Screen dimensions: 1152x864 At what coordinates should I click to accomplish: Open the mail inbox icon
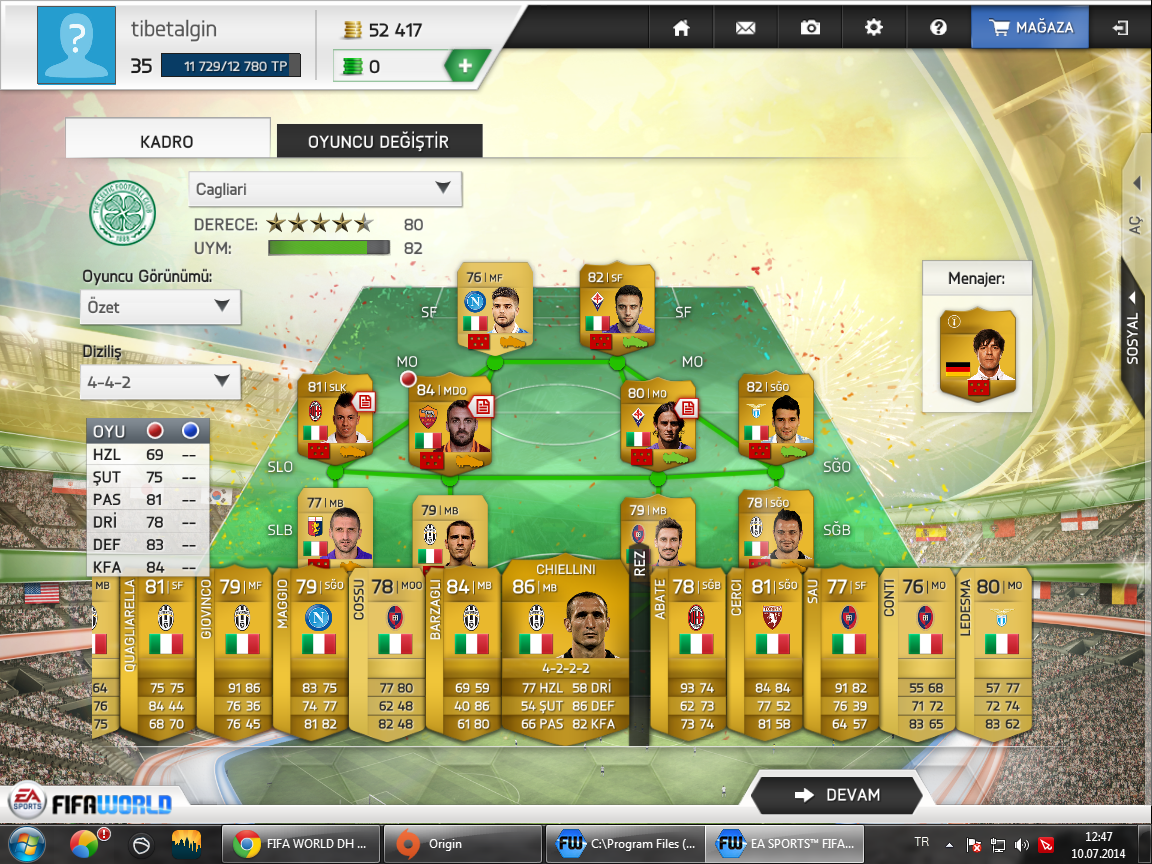pos(745,28)
